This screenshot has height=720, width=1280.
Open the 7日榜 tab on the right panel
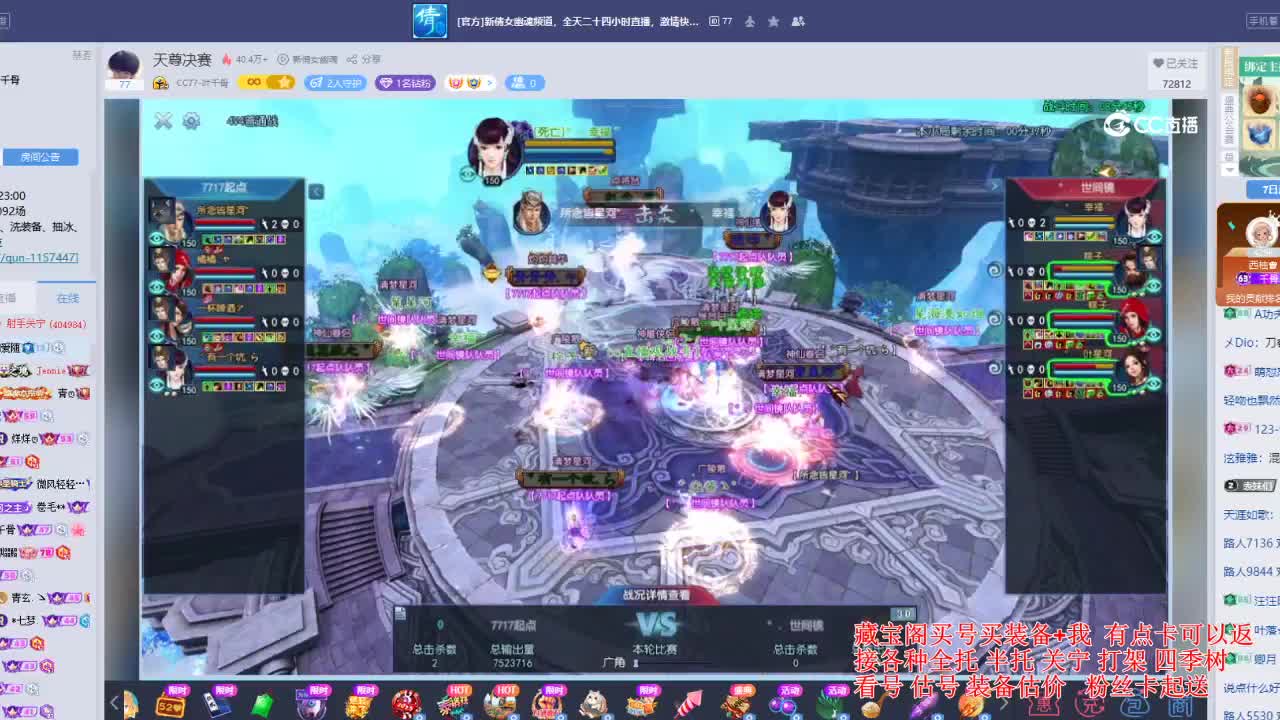[x=1266, y=190]
